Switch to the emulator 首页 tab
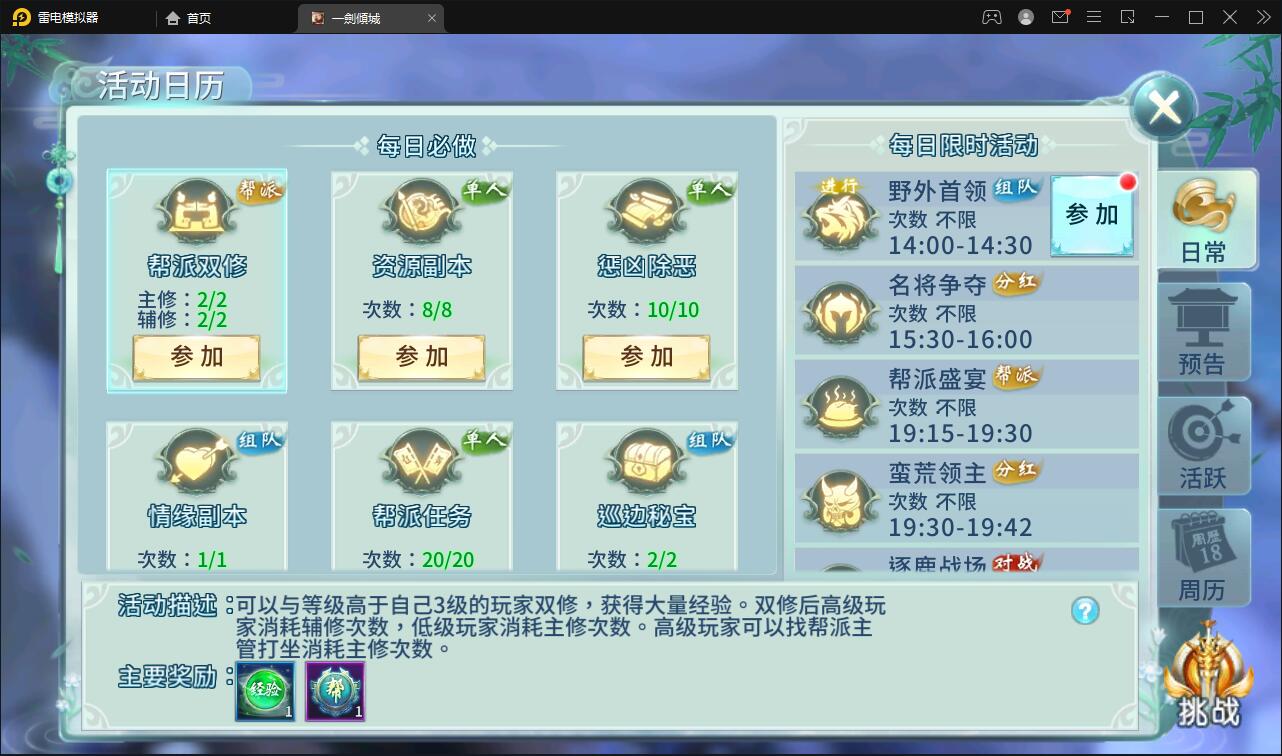 (188, 17)
